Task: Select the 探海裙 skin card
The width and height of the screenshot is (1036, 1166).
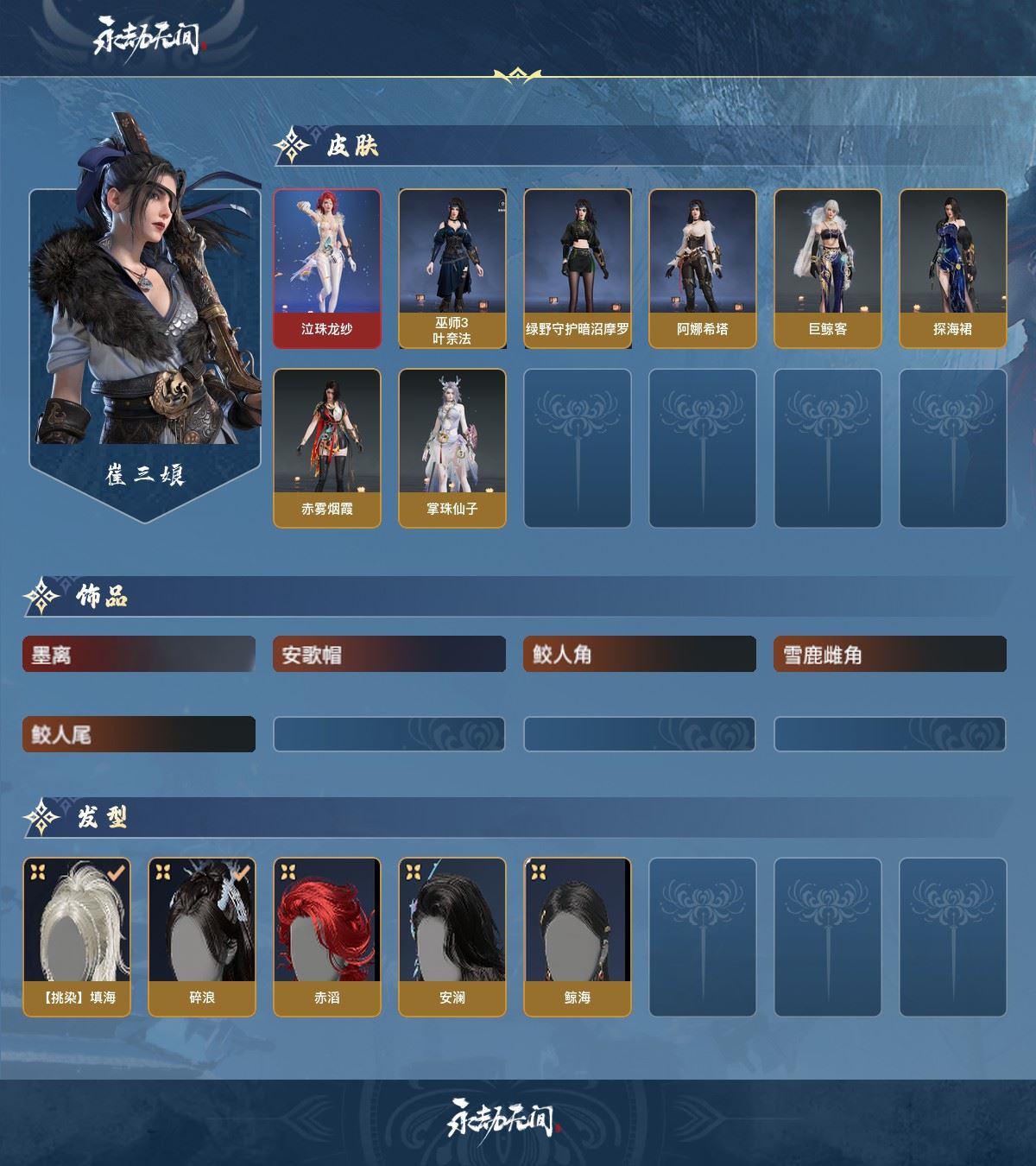Action: click(x=953, y=269)
